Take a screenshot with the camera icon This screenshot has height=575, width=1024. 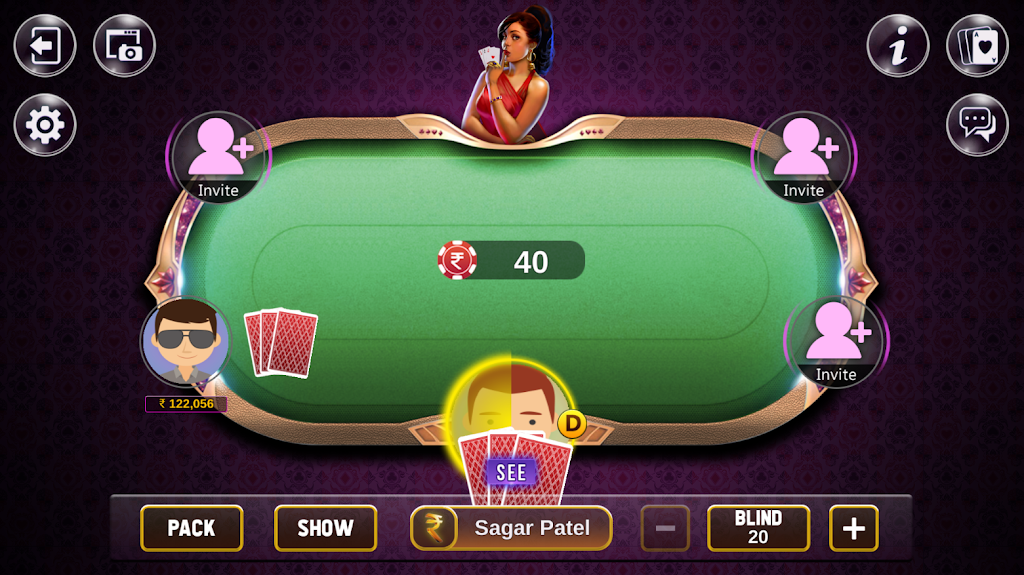[x=124, y=46]
